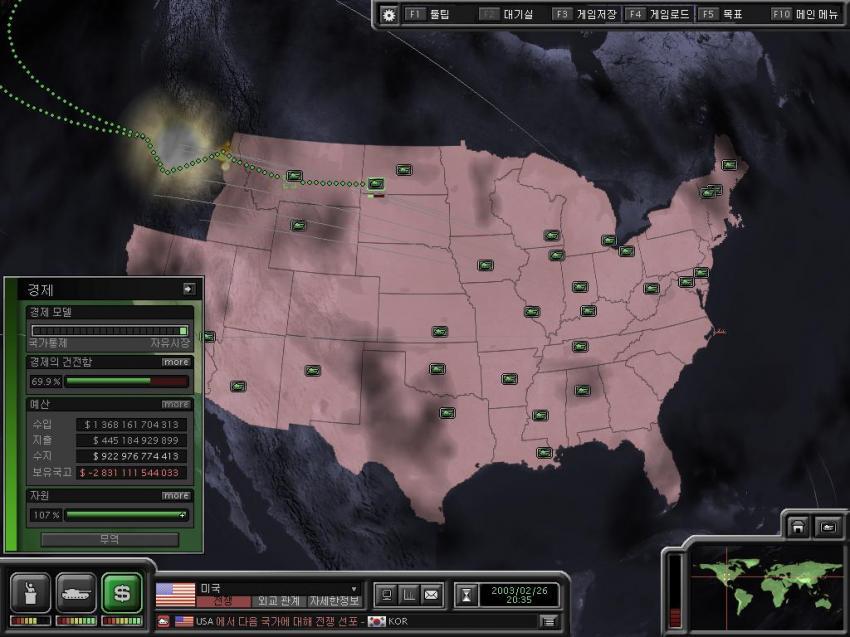Open 외교 관계 diplomatic relations
Image resolution: width=850 pixels, height=637 pixels.
(278, 601)
